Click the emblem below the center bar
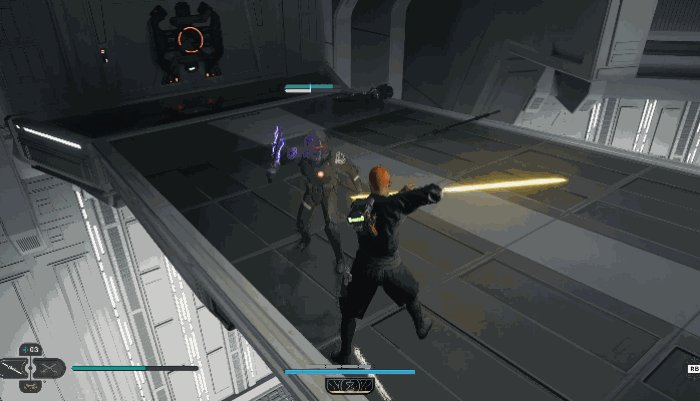The height and width of the screenshot is (401, 700). coord(349,384)
